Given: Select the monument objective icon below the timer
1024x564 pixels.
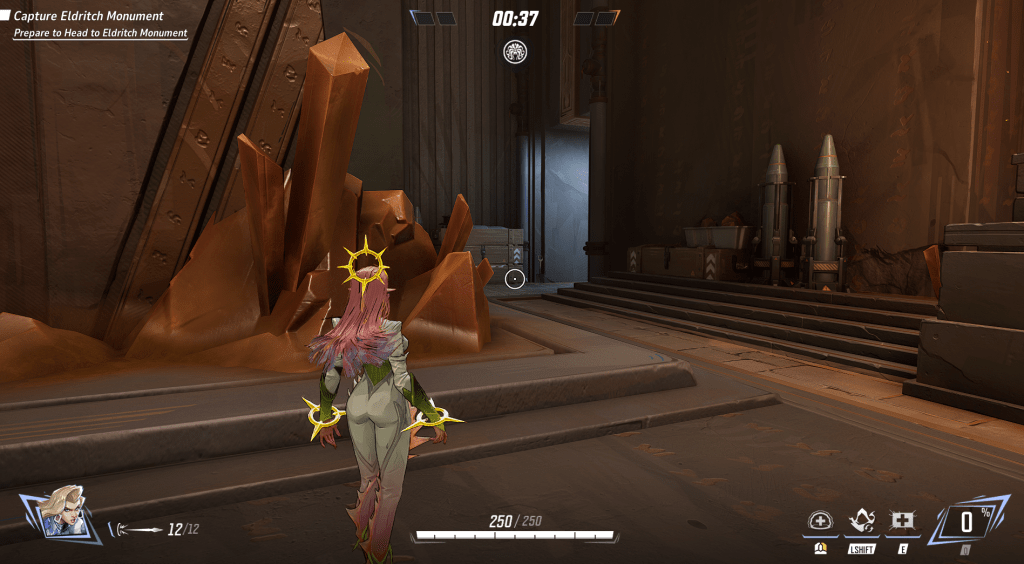Looking at the screenshot, I should coord(515,52).
